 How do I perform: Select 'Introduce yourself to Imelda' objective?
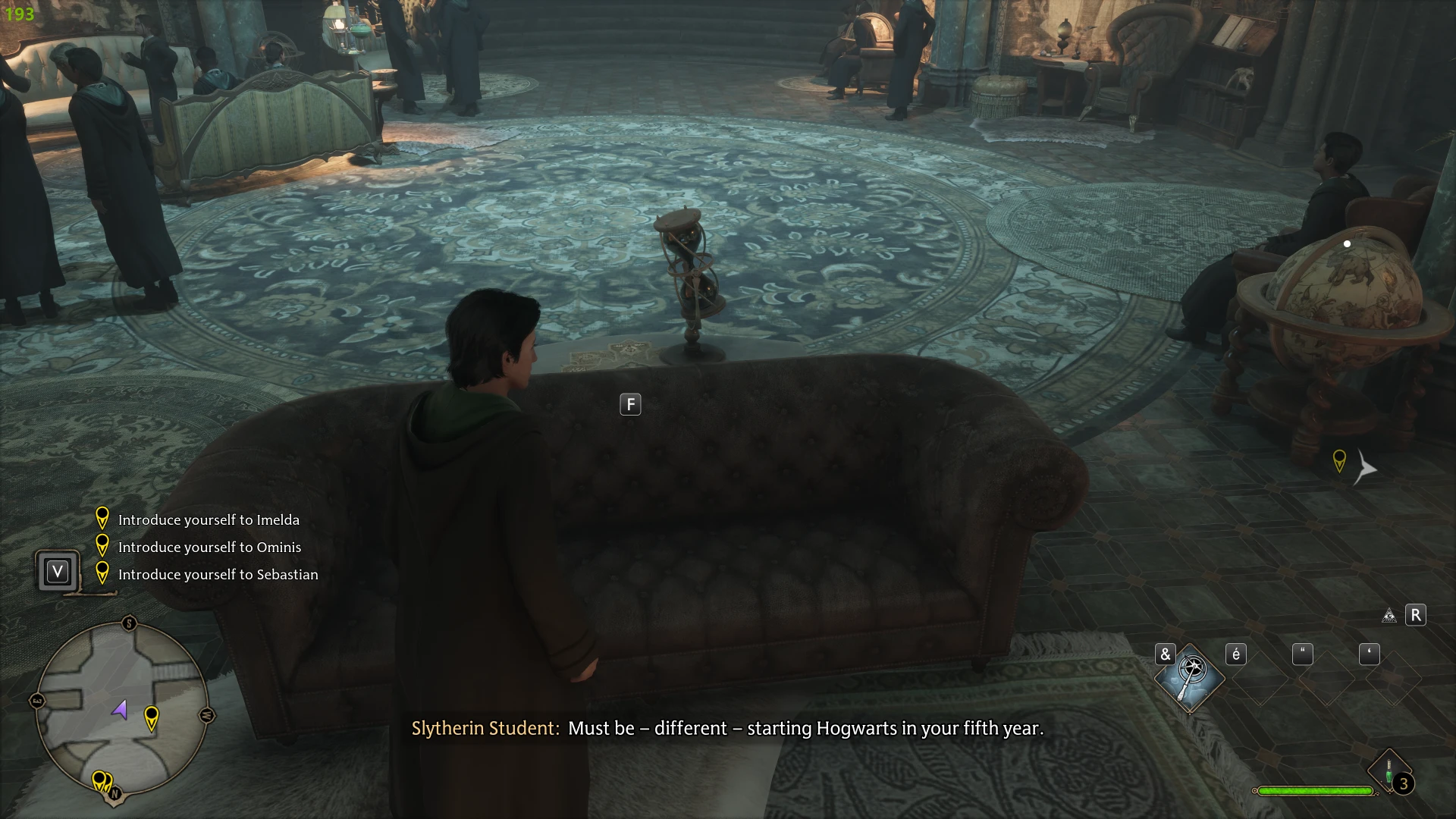tap(209, 520)
